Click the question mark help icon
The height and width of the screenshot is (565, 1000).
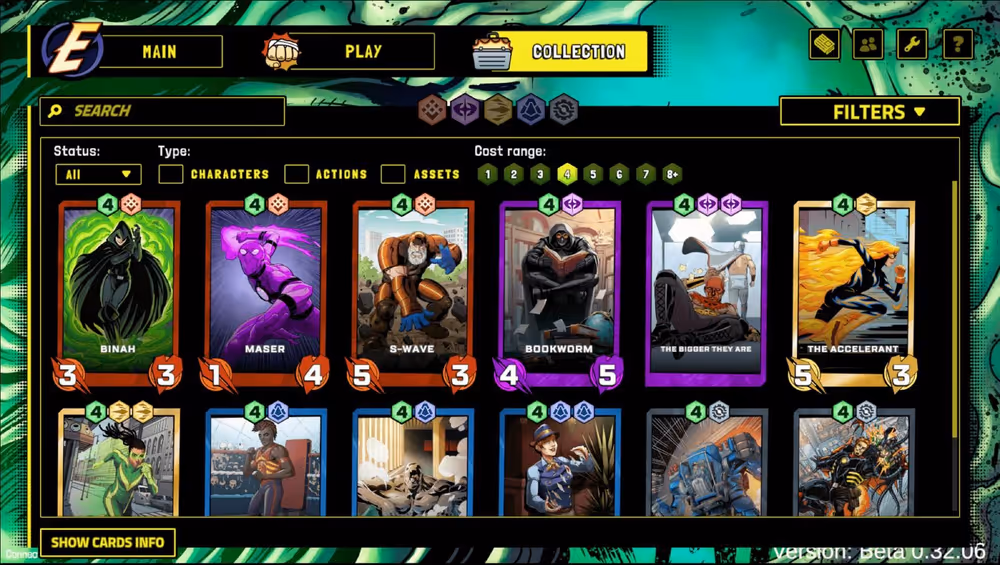(957, 44)
